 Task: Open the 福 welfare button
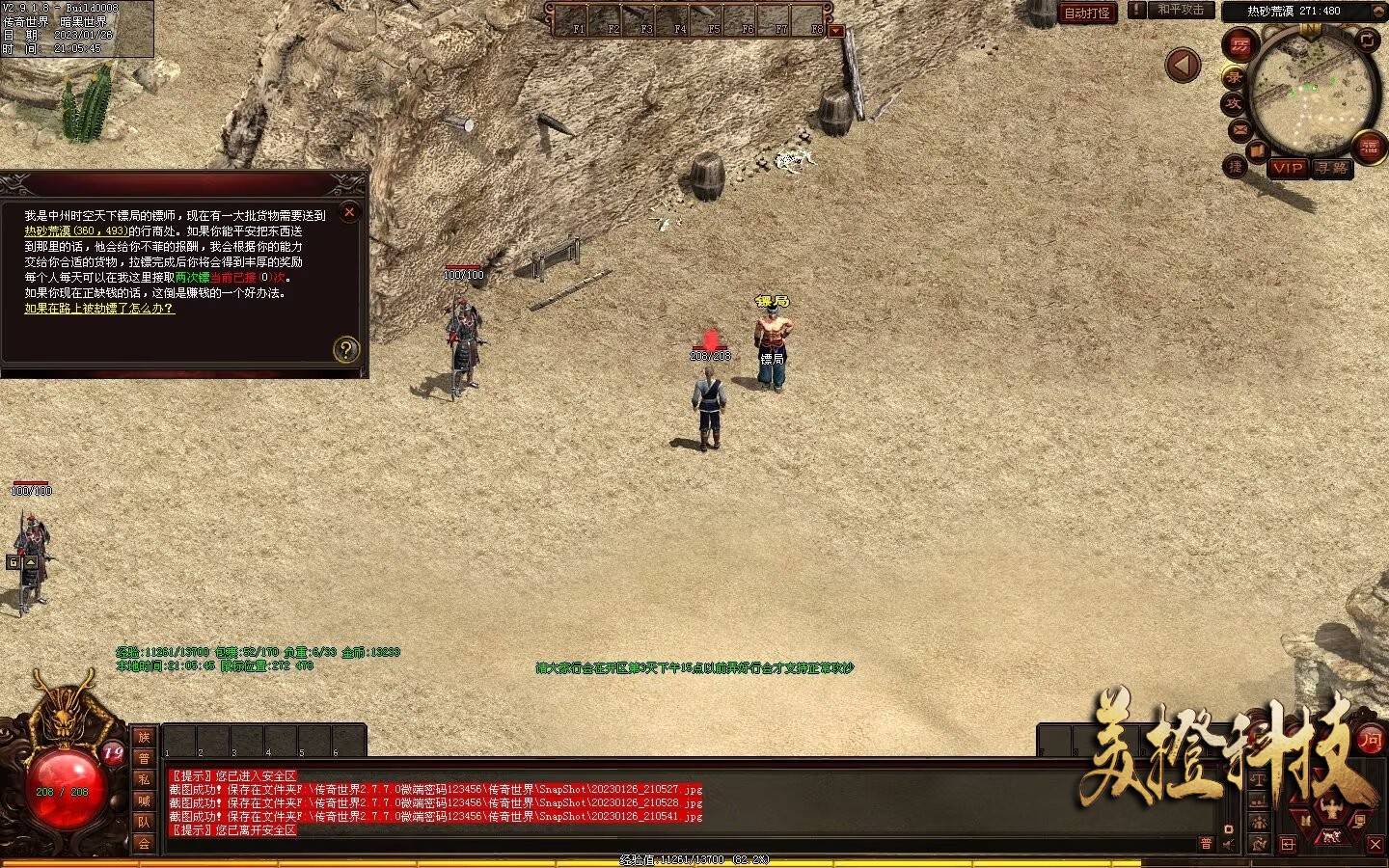click(1369, 148)
